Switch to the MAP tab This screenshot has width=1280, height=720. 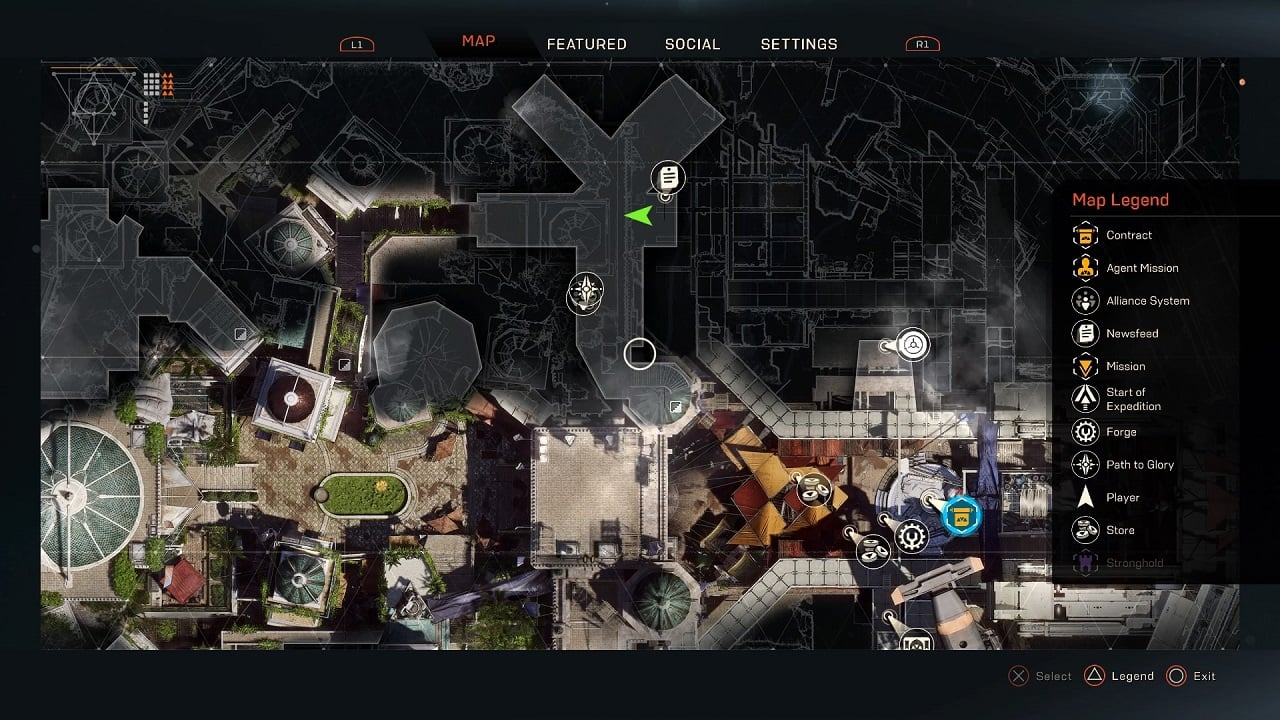[x=478, y=42]
